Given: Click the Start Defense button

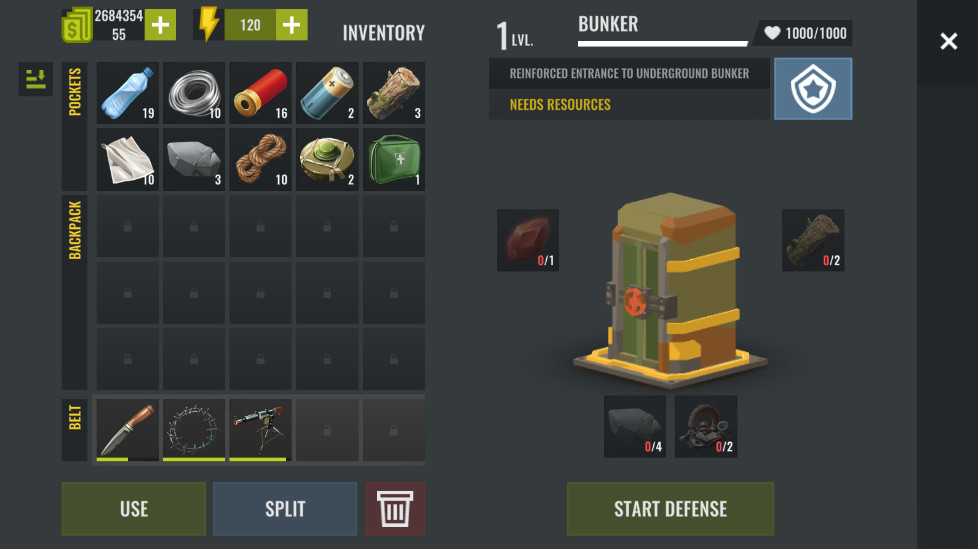Looking at the screenshot, I should point(670,509).
